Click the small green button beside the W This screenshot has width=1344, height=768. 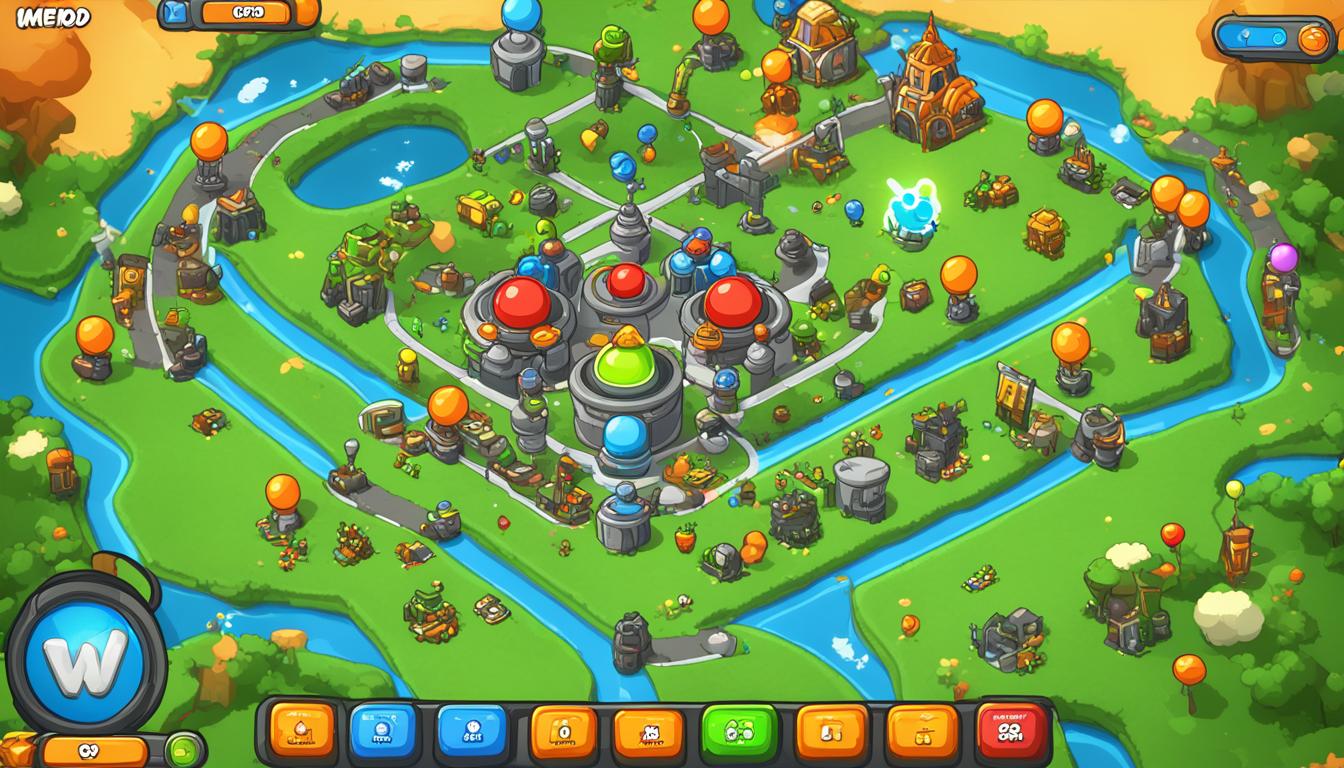pos(182,749)
